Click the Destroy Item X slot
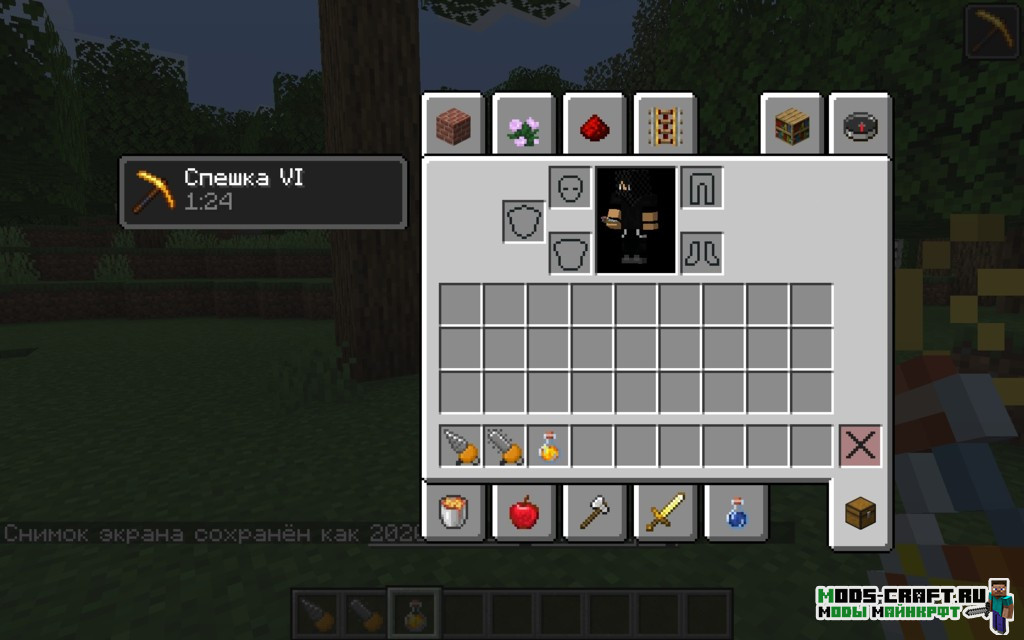Viewport: 1024px width, 640px height. (860, 446)
